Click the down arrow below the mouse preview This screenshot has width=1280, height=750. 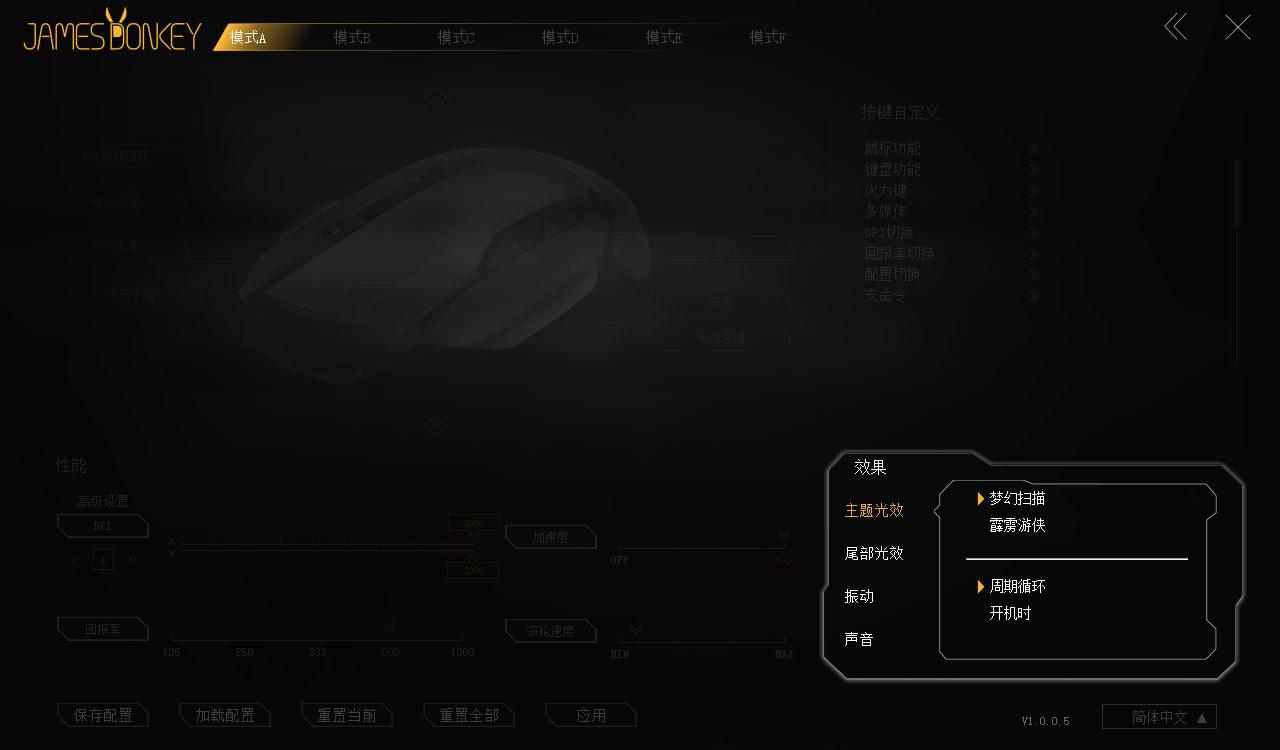coord(436,423)
